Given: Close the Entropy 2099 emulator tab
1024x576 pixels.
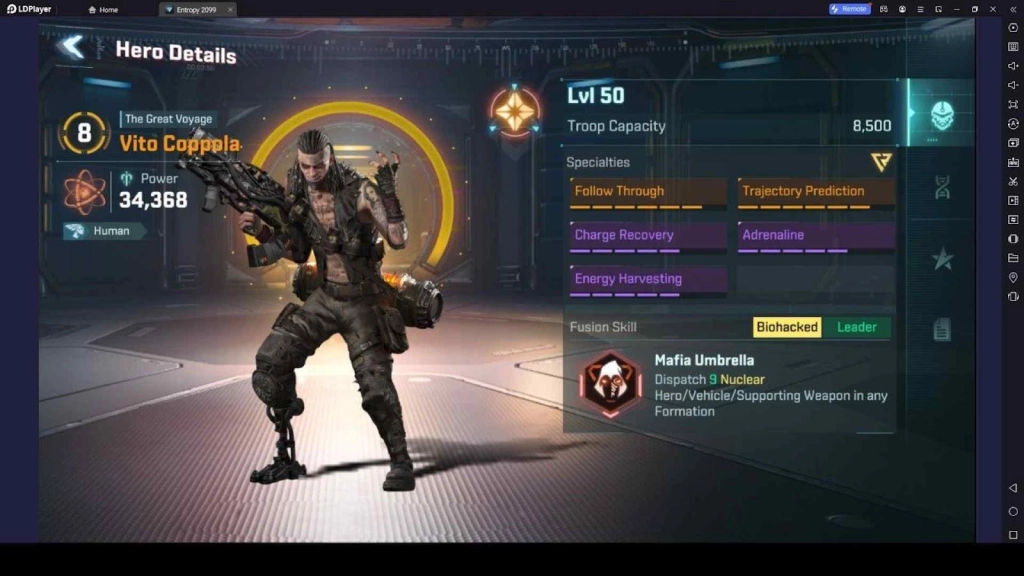Looking at the screenshot, I should (x=229, y=9).
